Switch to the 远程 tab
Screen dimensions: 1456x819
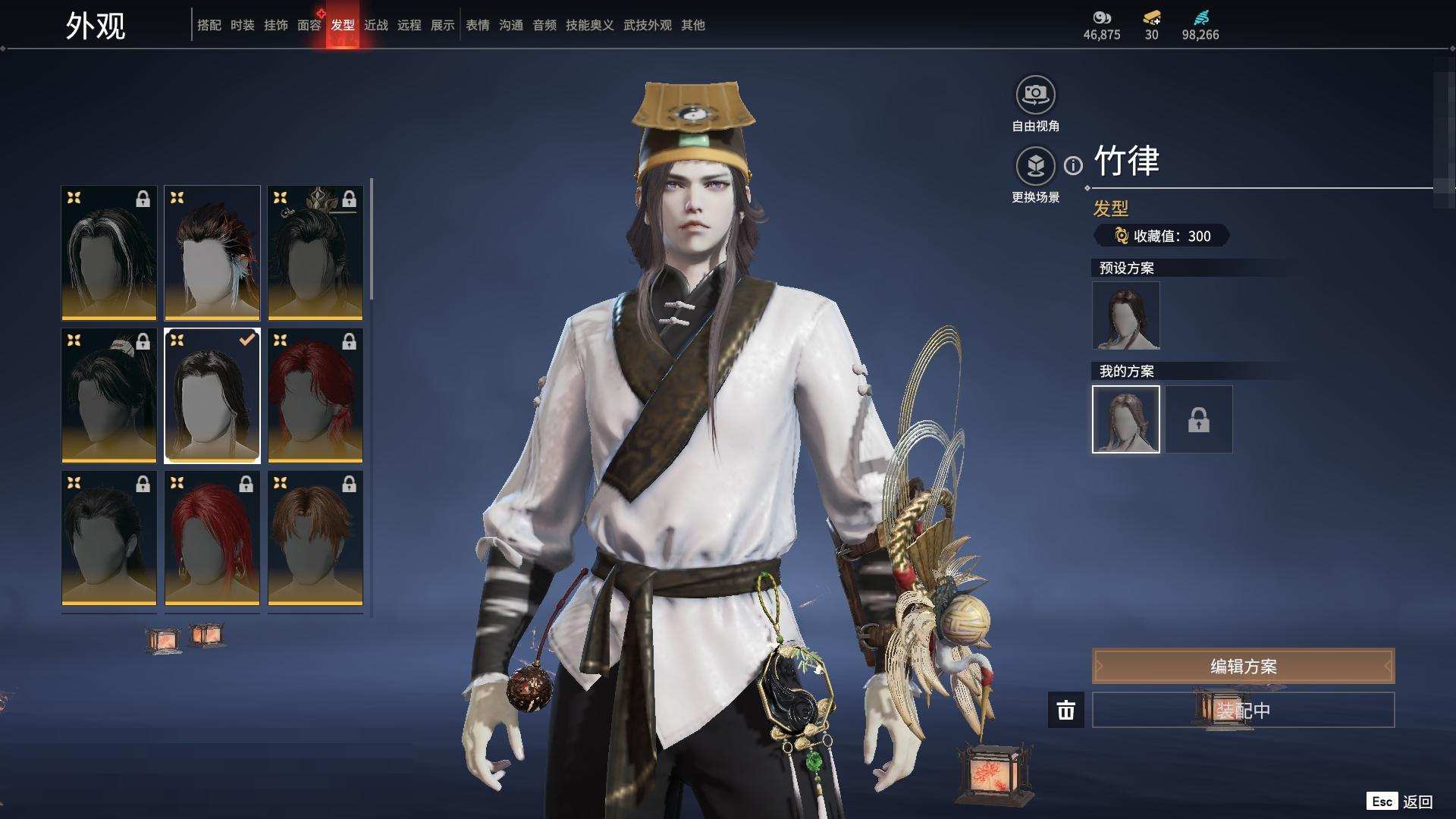click(409, 25)
